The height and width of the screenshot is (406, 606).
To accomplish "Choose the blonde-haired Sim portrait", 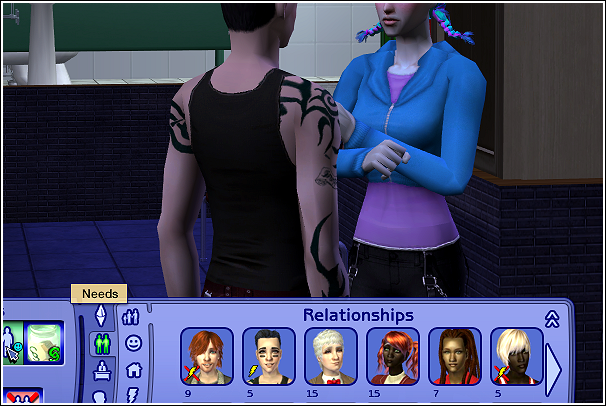I will click(x=517, y=355).
